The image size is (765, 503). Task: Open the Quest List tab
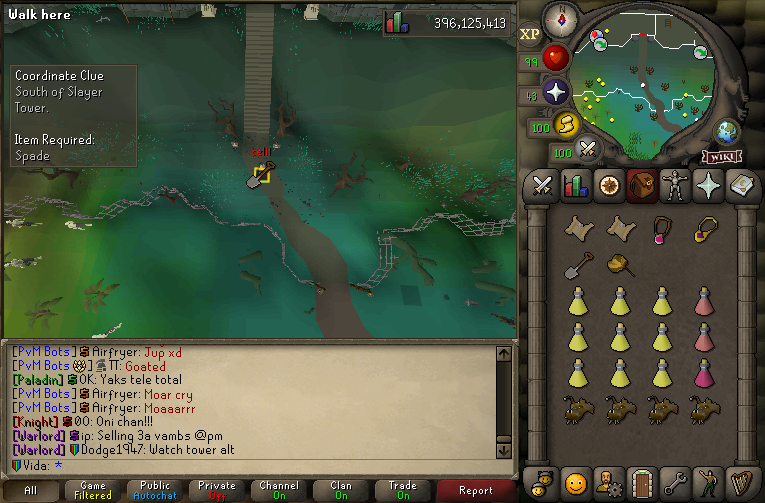tap(608, 186)
